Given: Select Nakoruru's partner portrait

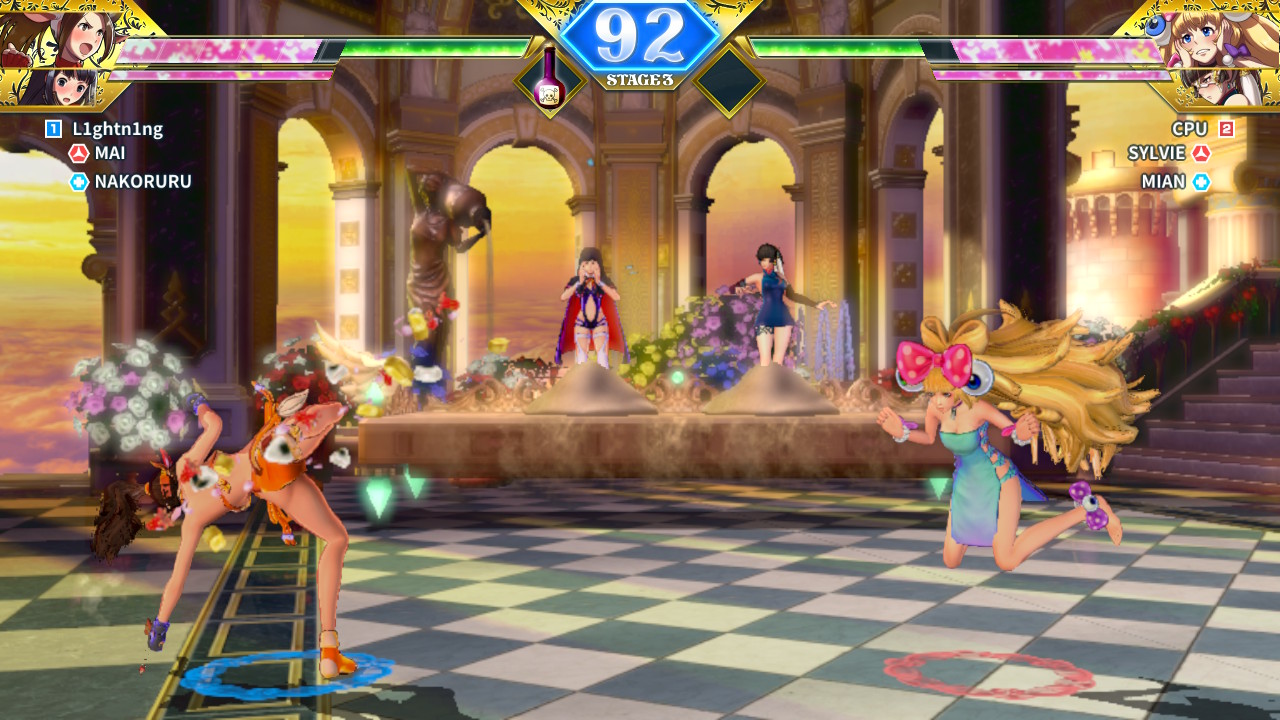Looking at the screenshot, I should point(60,88).
